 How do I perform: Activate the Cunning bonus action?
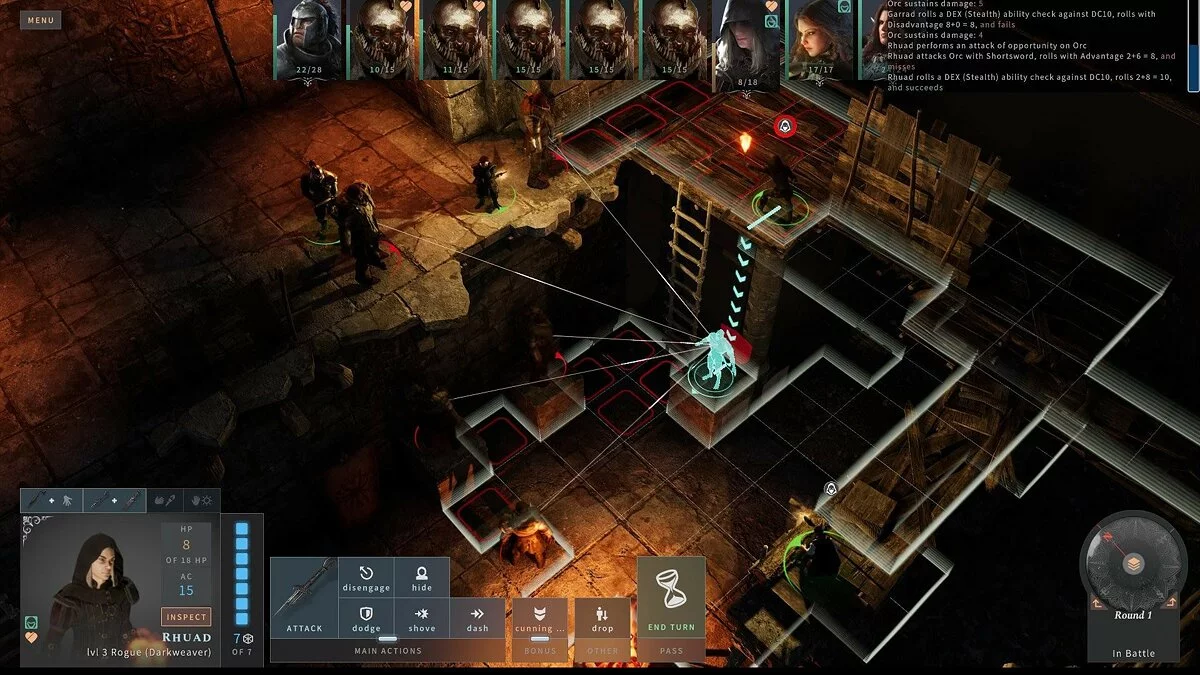[x=539, y=619]
